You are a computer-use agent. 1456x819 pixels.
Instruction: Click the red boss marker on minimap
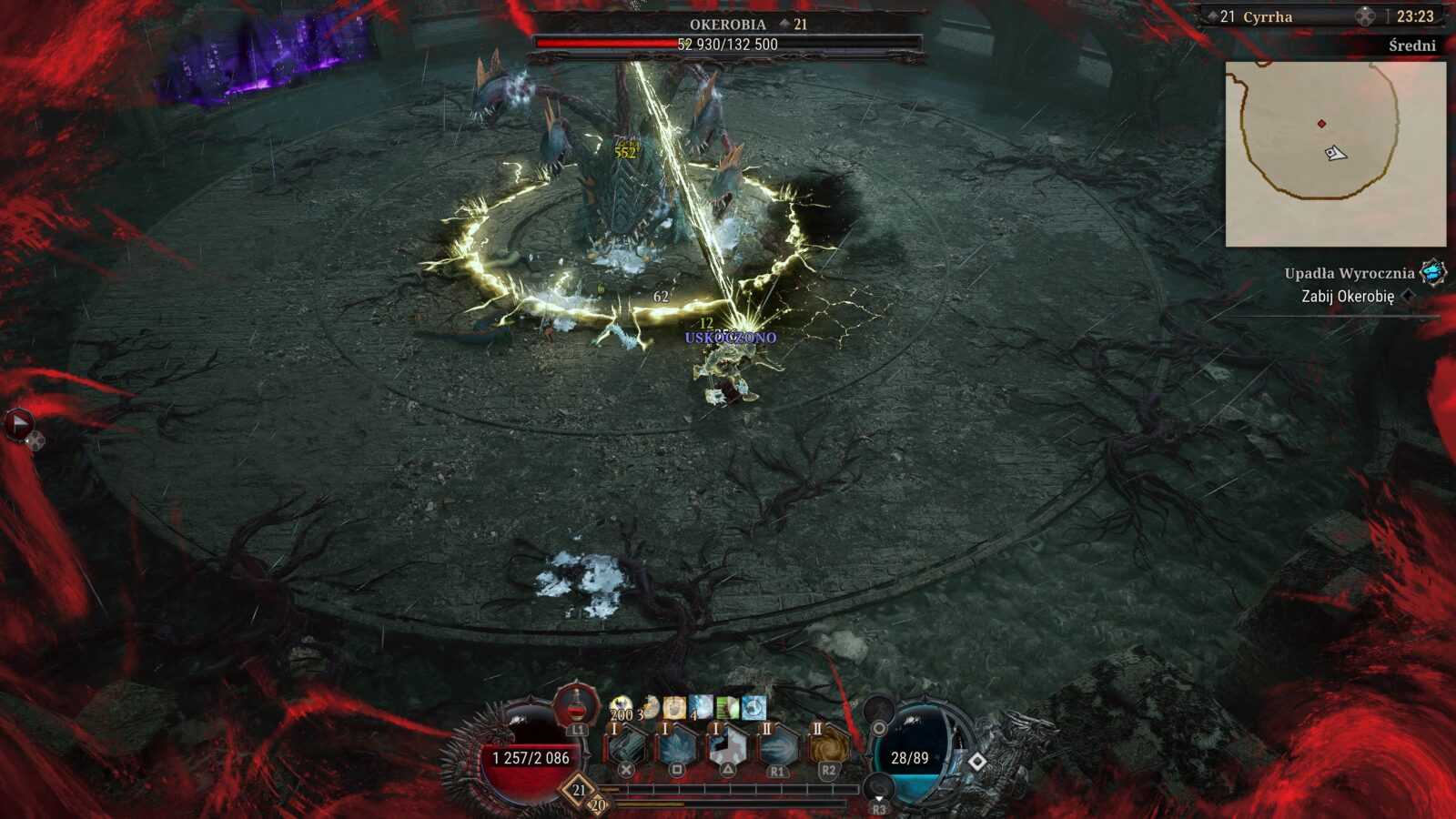pos(1321,124)
